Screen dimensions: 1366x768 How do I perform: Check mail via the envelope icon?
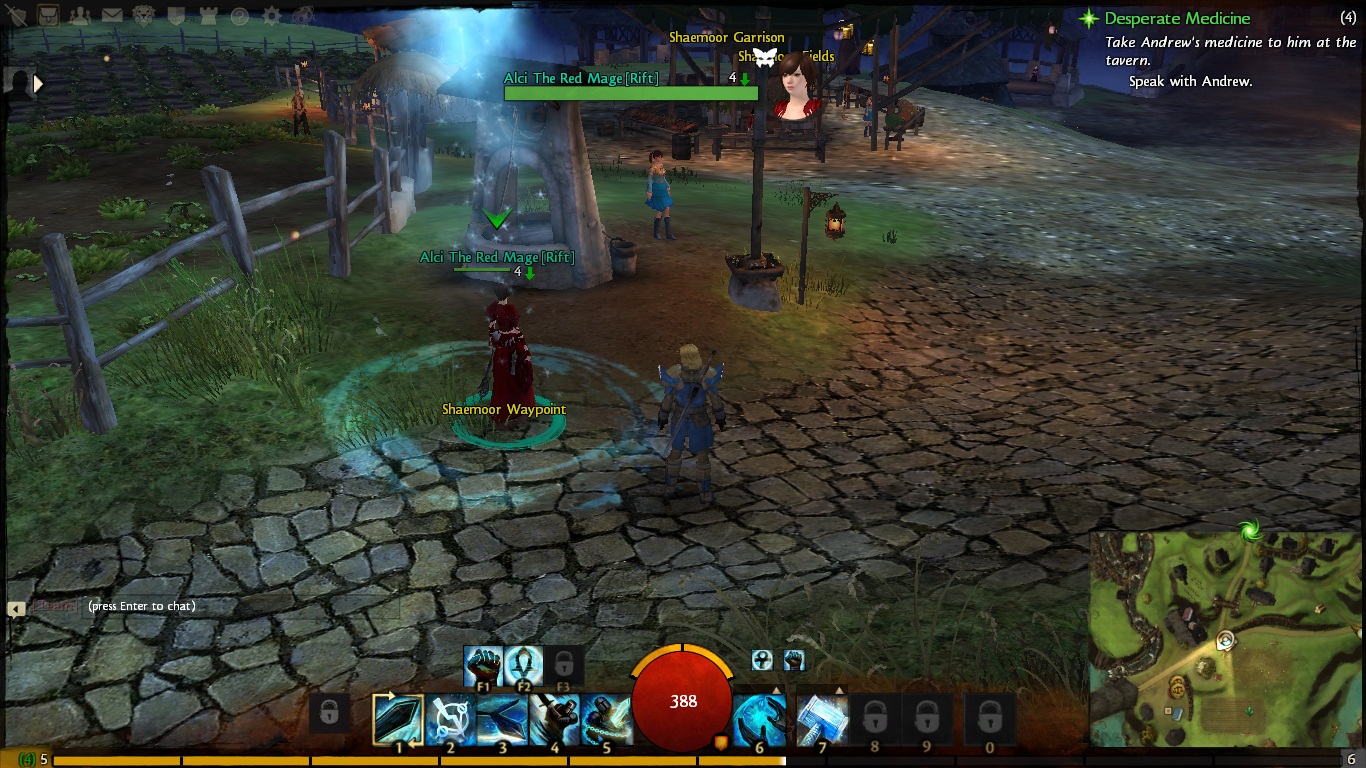pyautogui.click(x=112, y=15)
